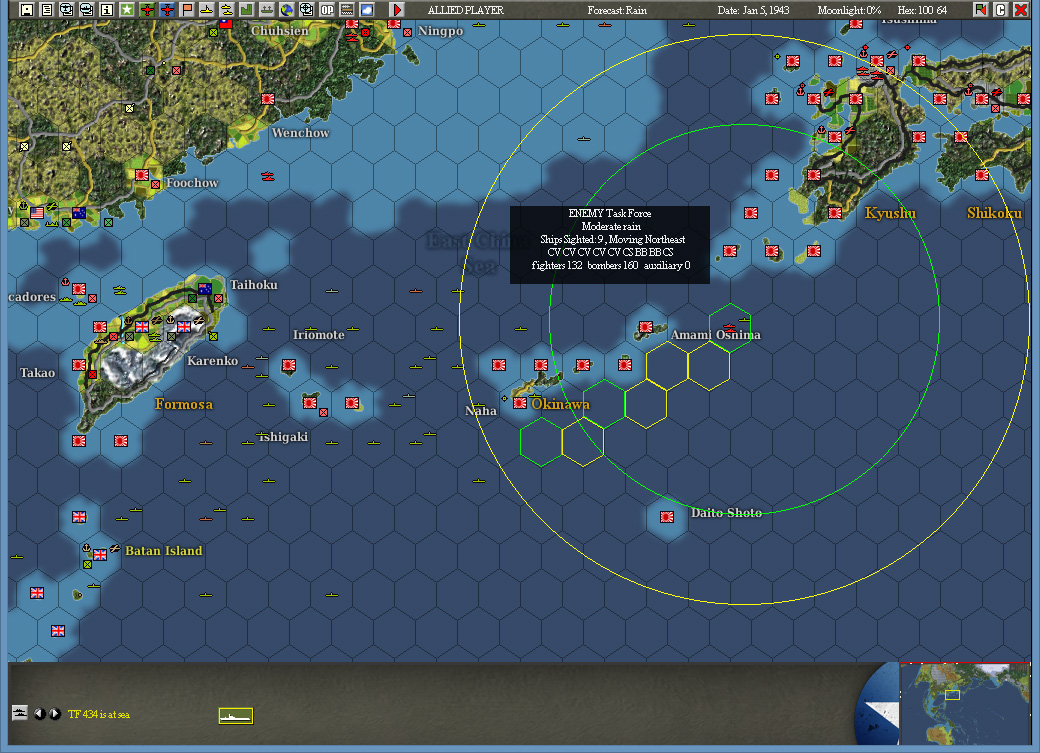1040x753 pixels.
Task: Click the orange flag toolbar icon
Action: click(186, 10)
